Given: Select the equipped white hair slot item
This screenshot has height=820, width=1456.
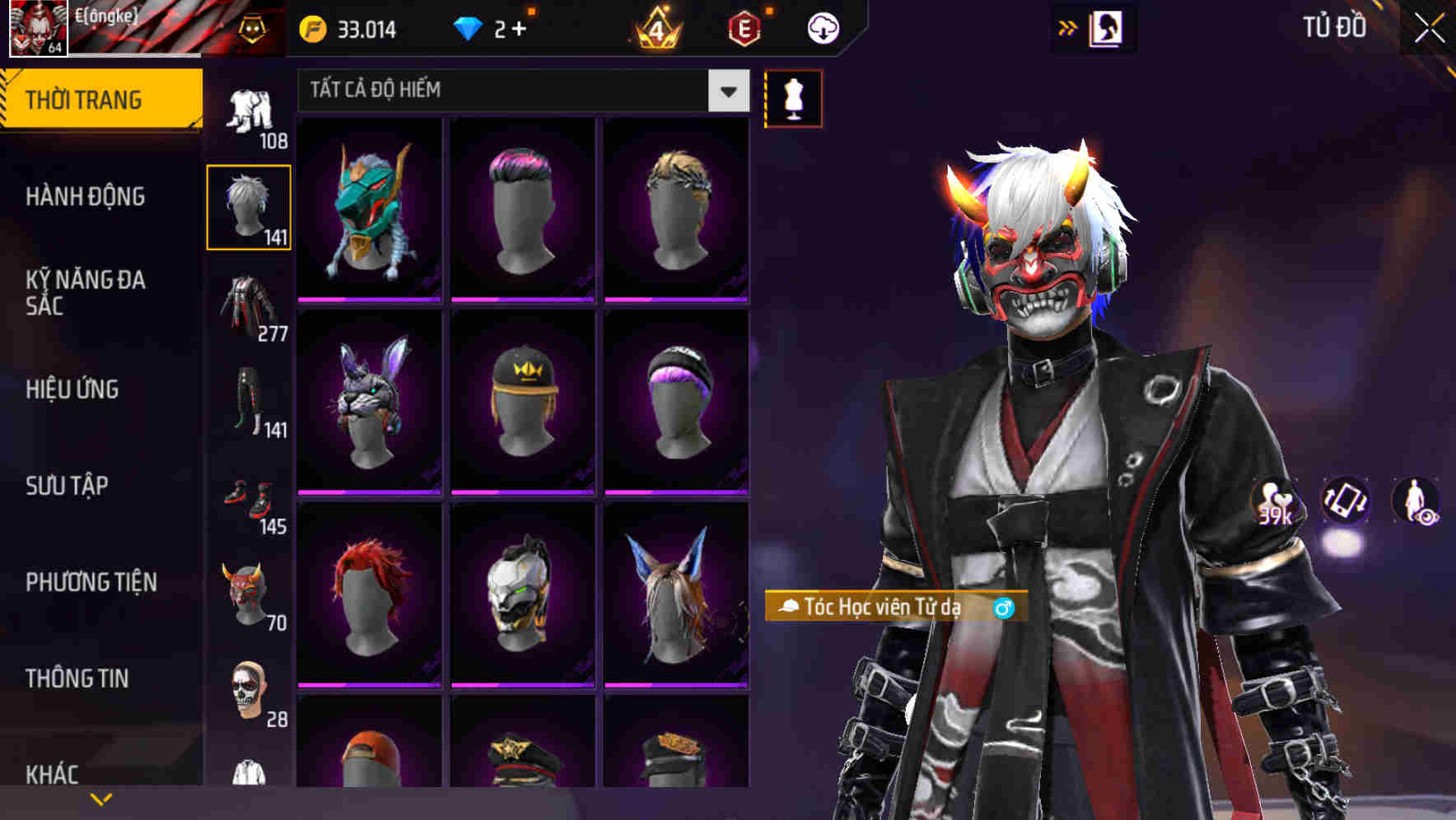Looking at the screenshot, I should click(249, 206).
